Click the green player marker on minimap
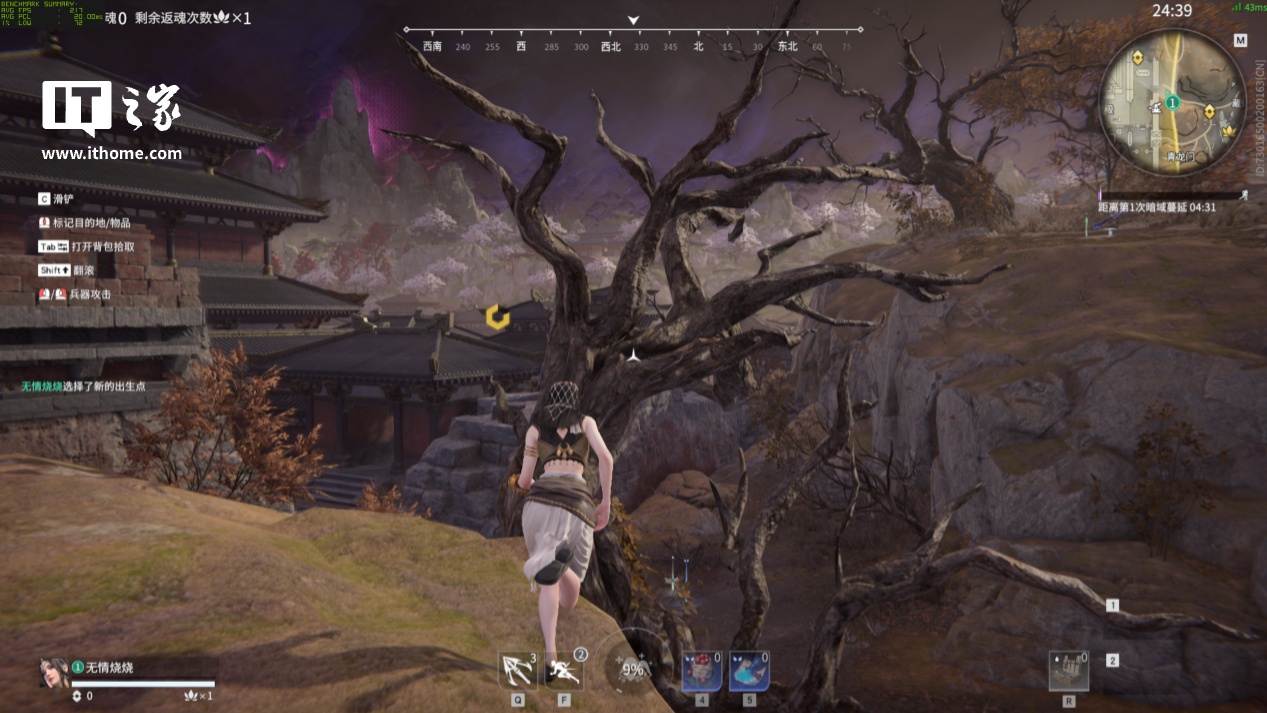 [1172, 102]
